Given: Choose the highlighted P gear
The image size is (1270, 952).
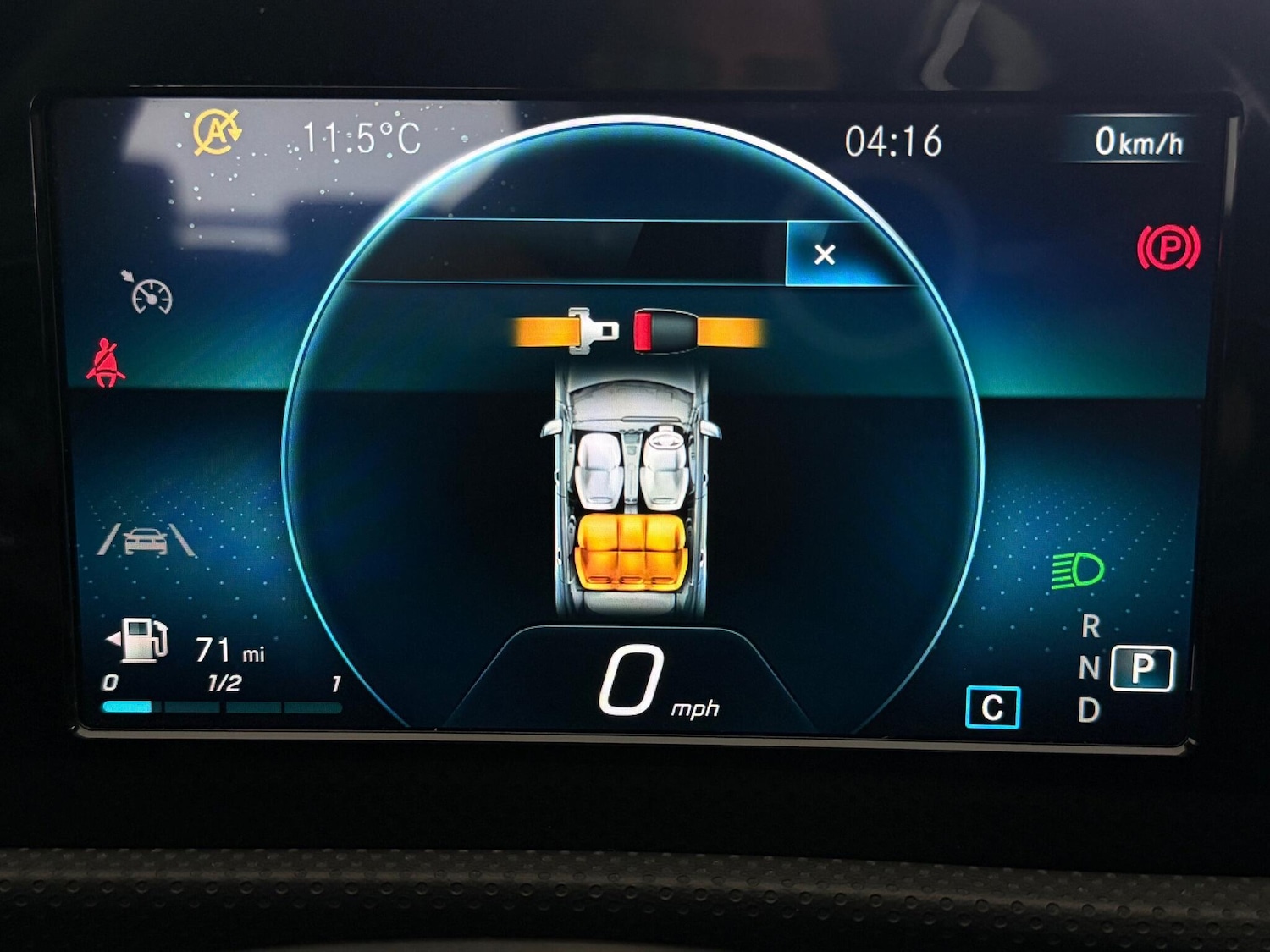Looking at the screenshot, I should tap(1142, 669).
